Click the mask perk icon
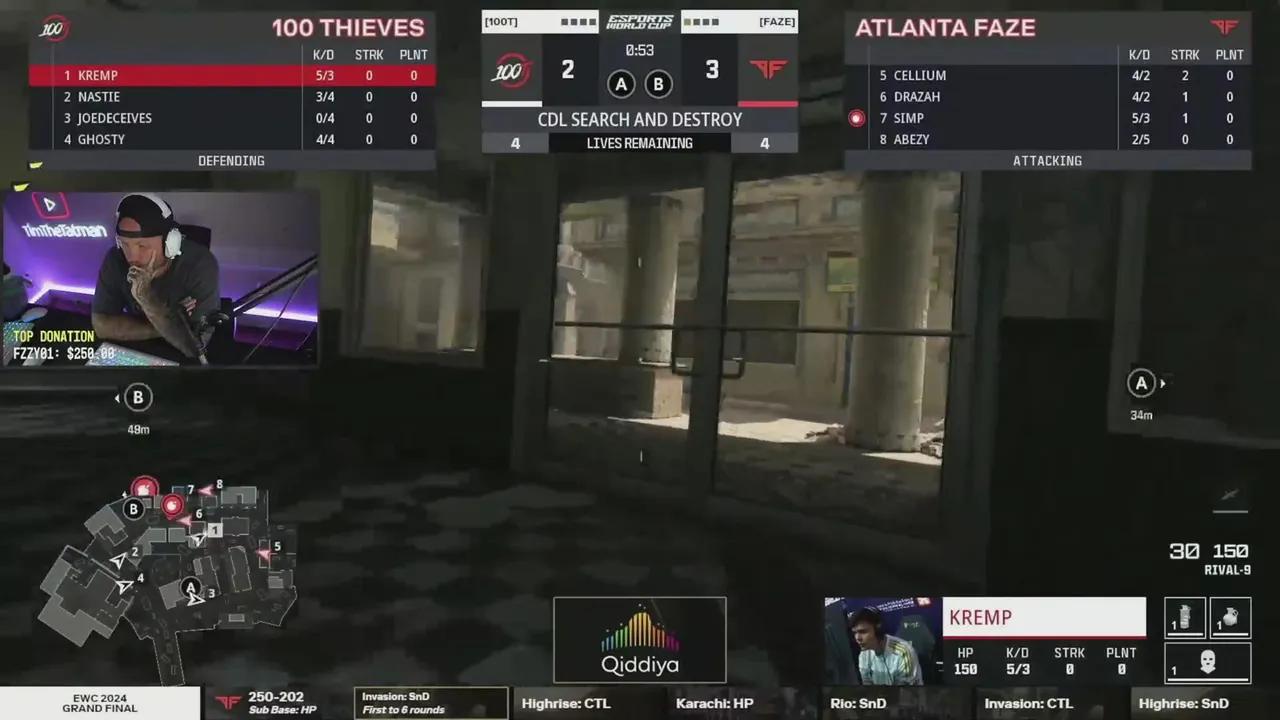This screenshot has width=1280, height=720. click(1207, 660)
